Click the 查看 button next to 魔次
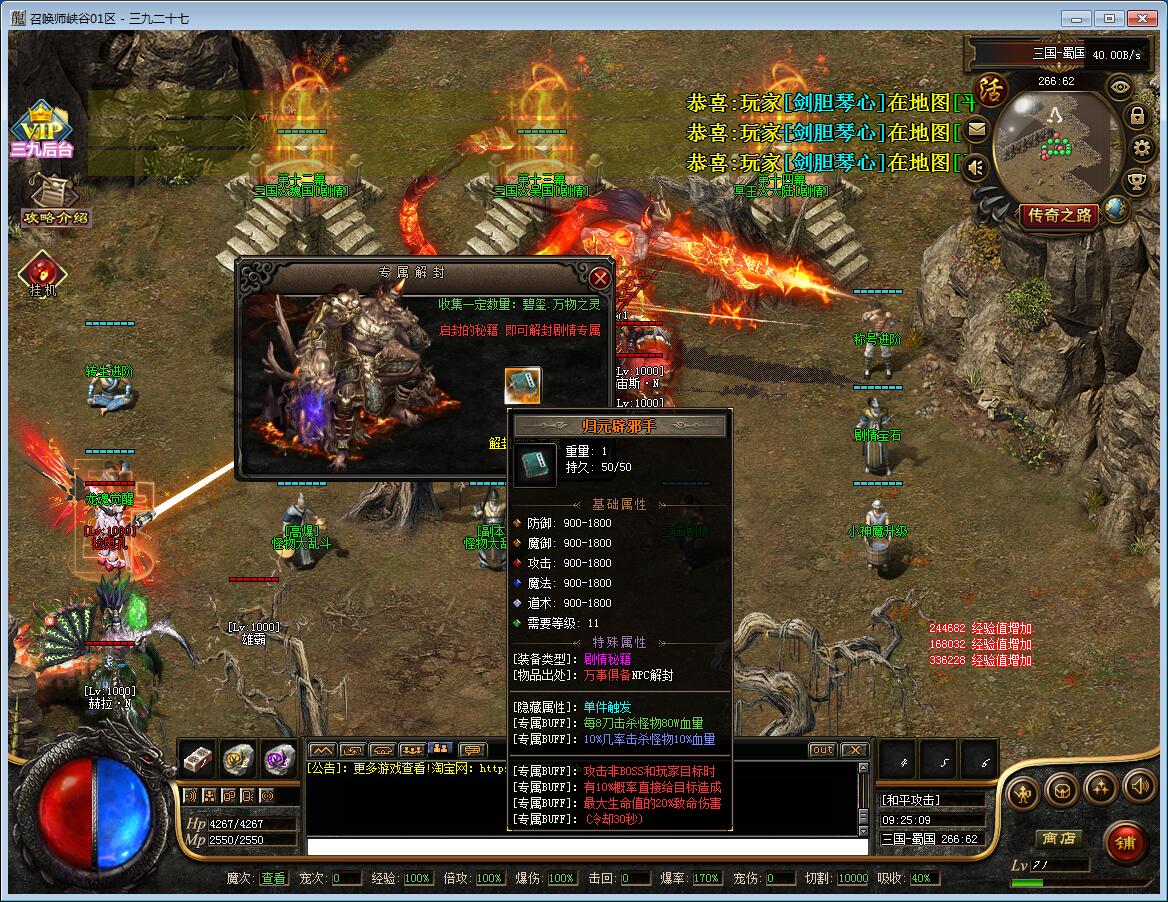The width and height of the screenshot is (1168, 902). coord(273,878)
